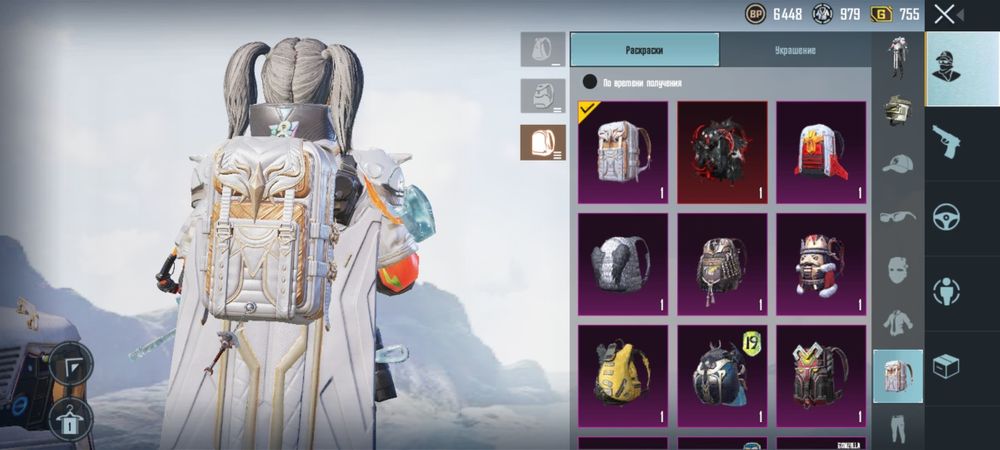Image resolution: width=1000 pixels, height=450 pixels.
Task: Switch to the Раскраски tab
Action: click(x=644, y=49)
